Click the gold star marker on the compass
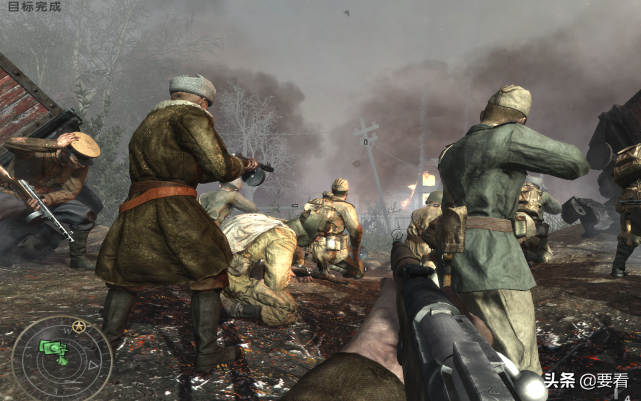The image size is (641, 401). [78, 326]
